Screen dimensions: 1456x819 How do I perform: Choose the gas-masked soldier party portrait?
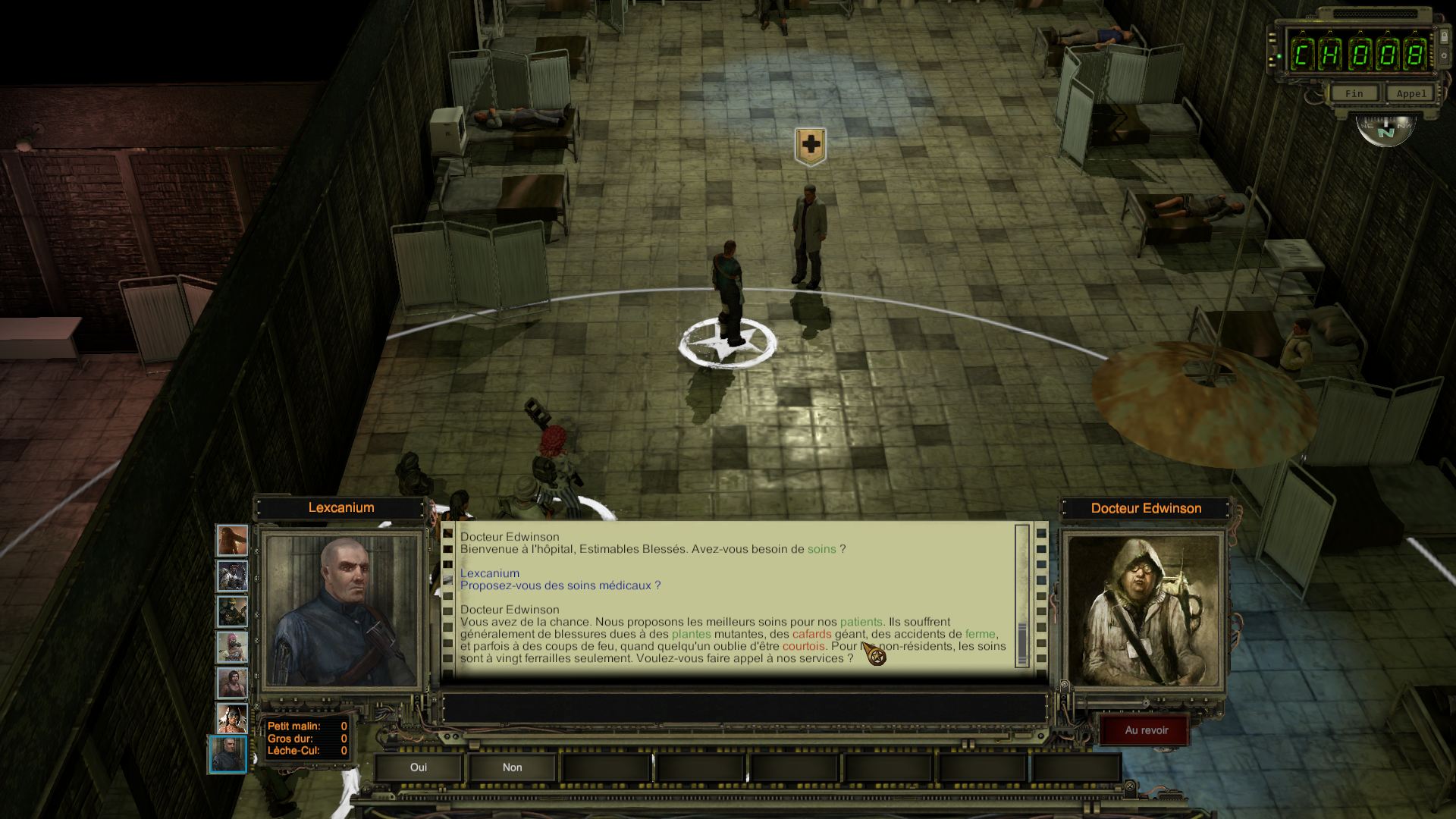coord(233,611)
